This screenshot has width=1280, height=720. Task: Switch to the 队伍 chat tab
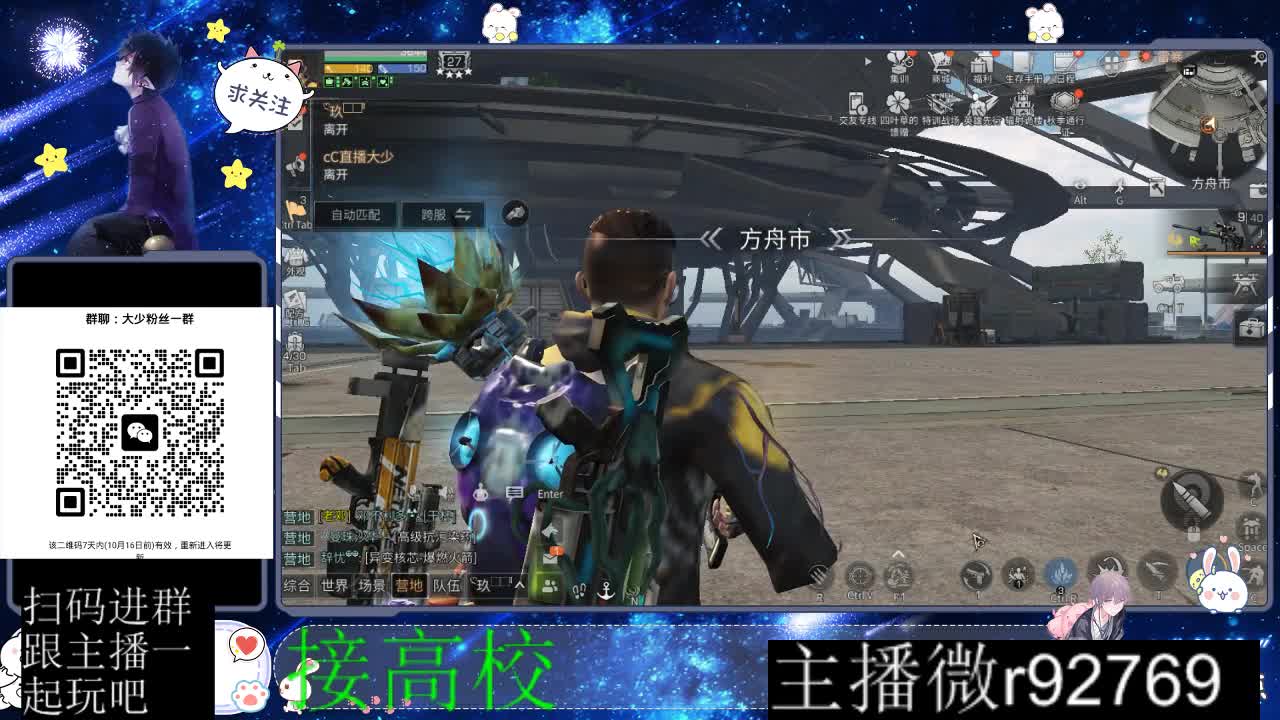[x=446, y=586]
